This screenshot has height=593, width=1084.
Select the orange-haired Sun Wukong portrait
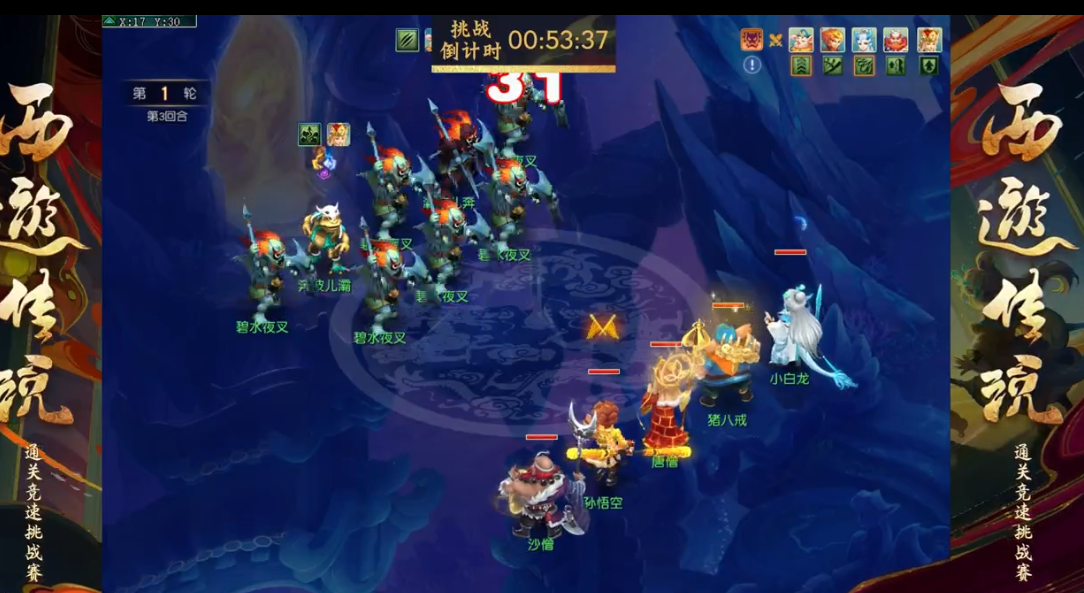tap(833, 40)
